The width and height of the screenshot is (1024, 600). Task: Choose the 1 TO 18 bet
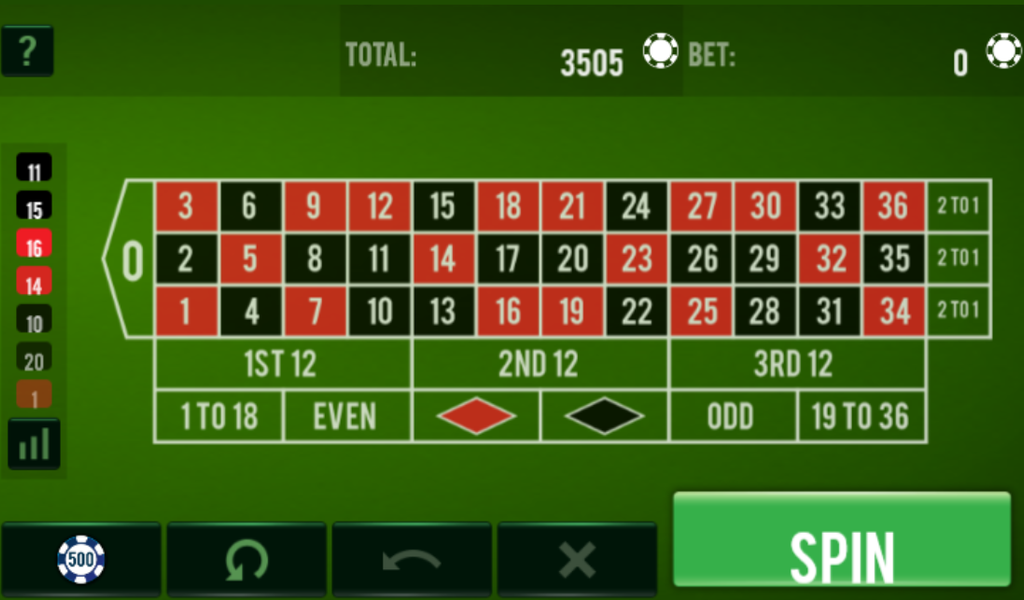218,416
